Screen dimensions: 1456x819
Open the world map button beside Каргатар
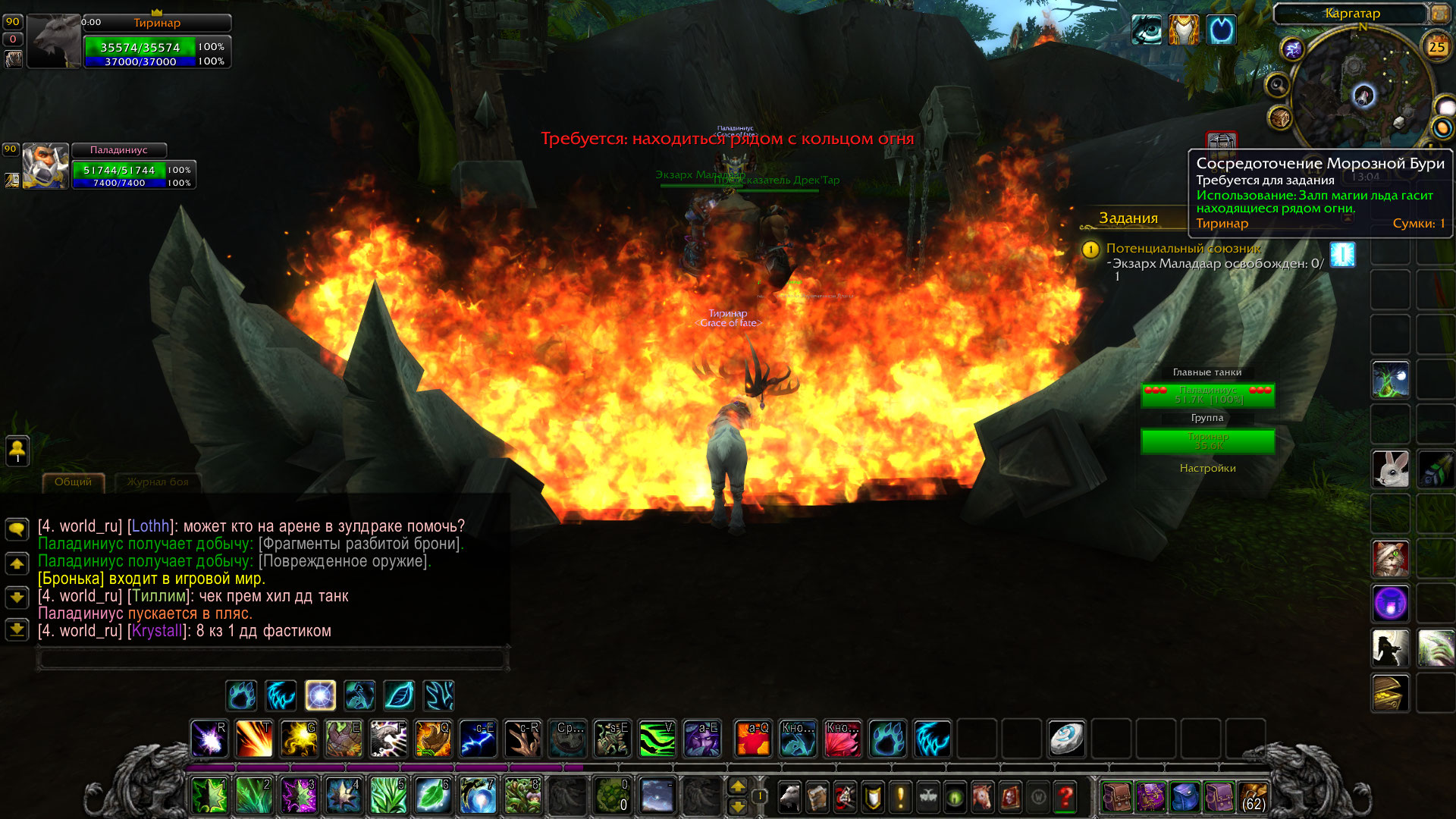(x=1439, y=14)
